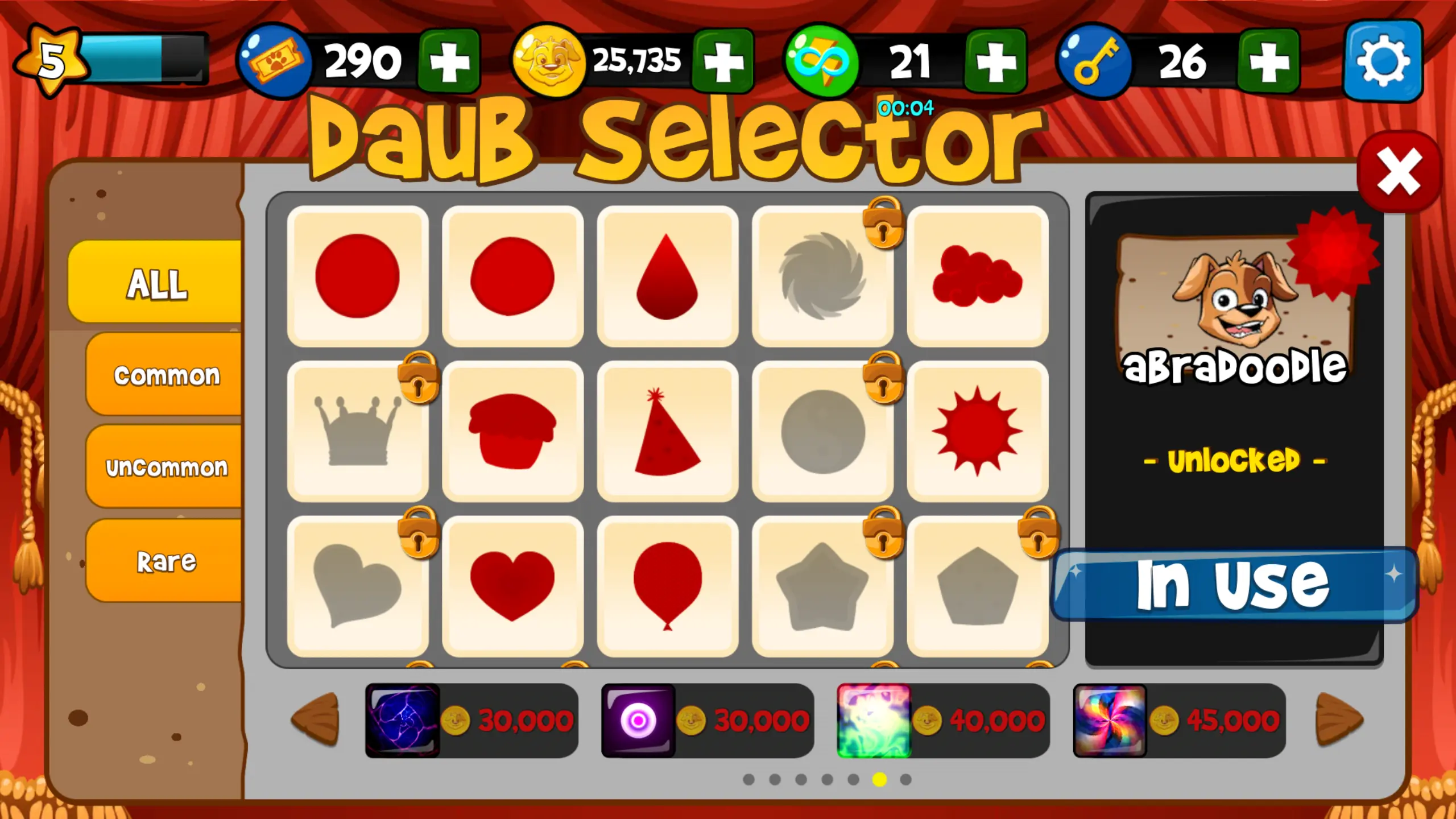Choose the red teardrop daub

pyautogui.click(x=668, y=276)
